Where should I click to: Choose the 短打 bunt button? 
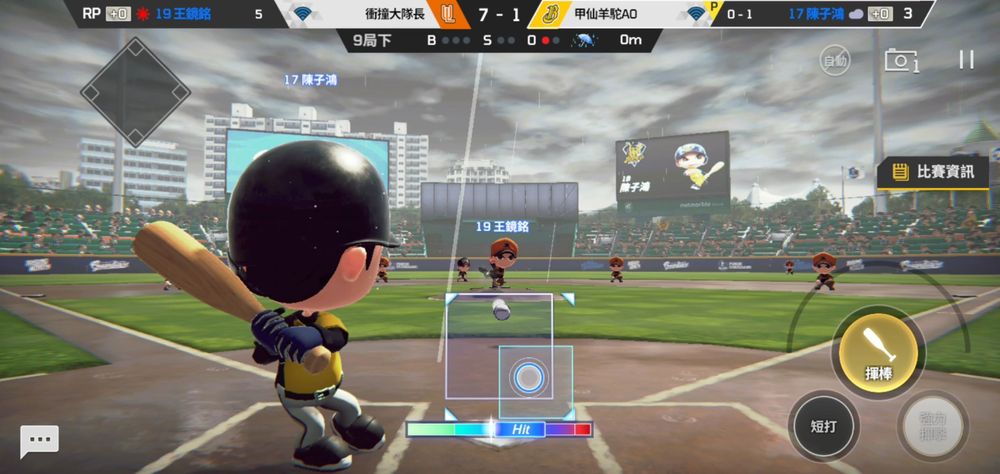click(x=823, y=425)
